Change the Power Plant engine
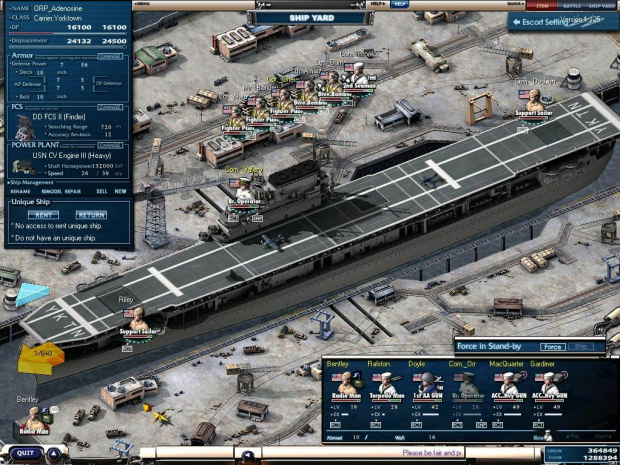 tap(110, 145)
